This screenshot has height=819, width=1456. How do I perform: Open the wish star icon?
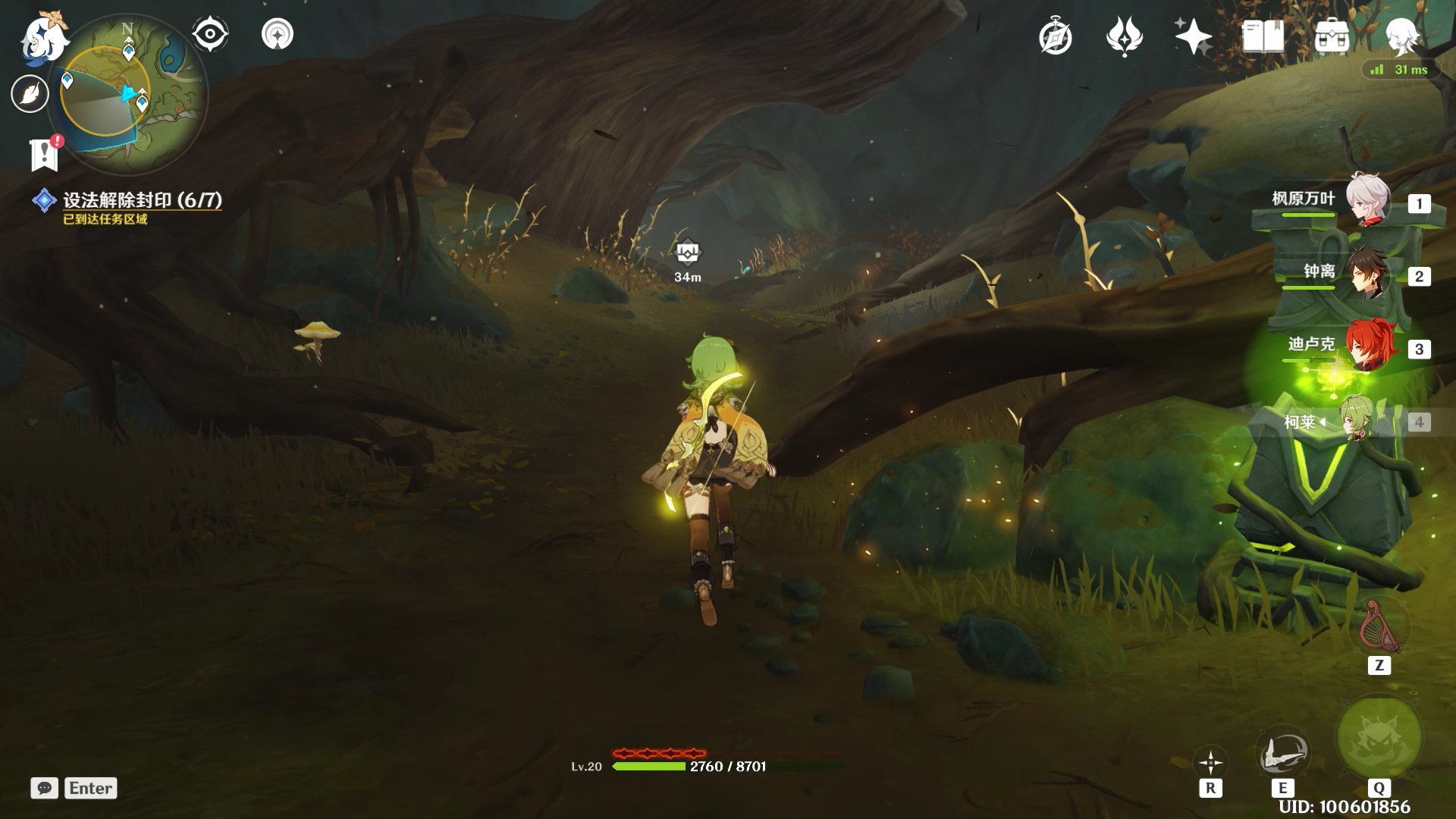[1192, 36]
